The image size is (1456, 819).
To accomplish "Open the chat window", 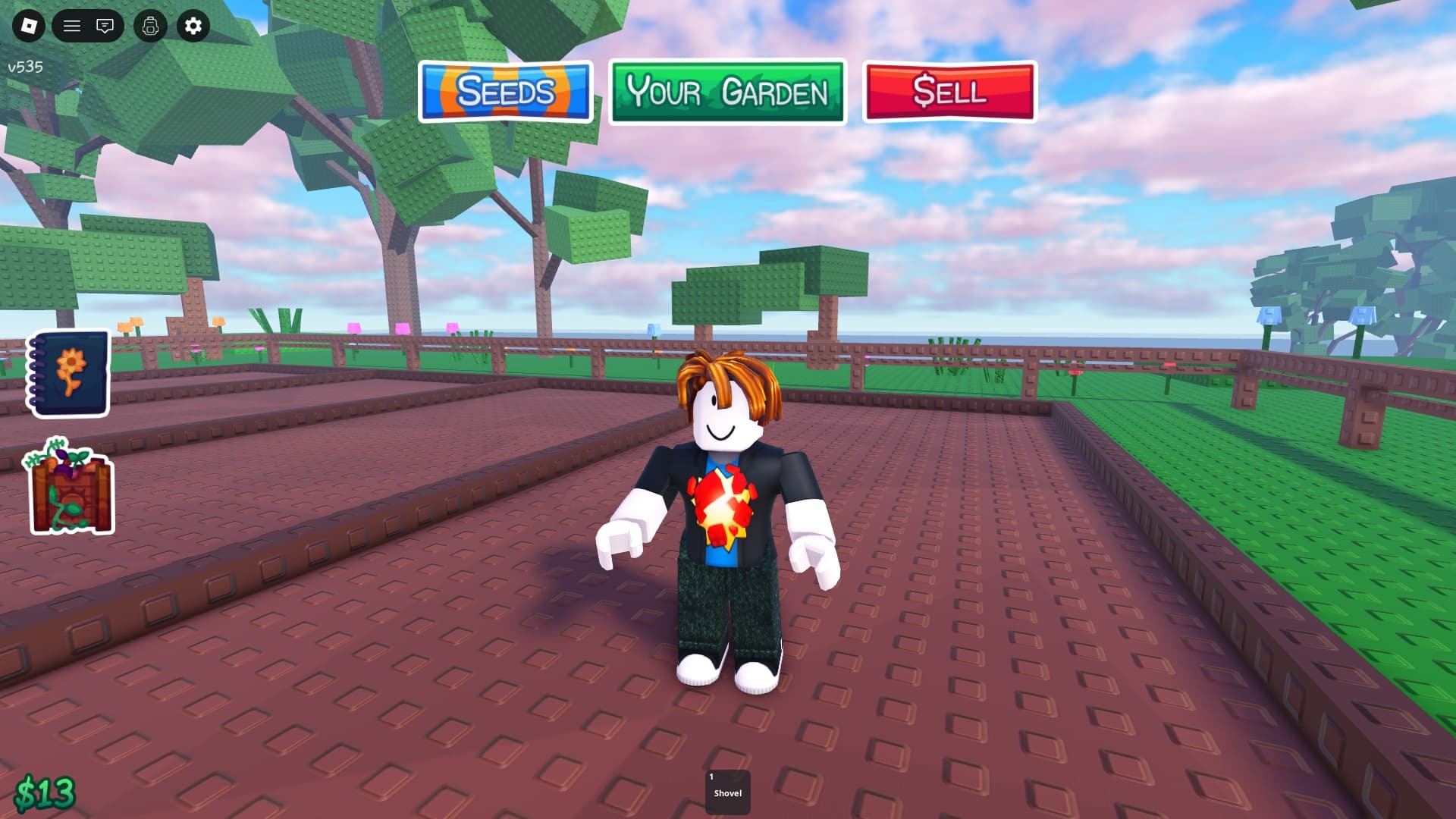I will pyautogui.click(x=105, y=26).
